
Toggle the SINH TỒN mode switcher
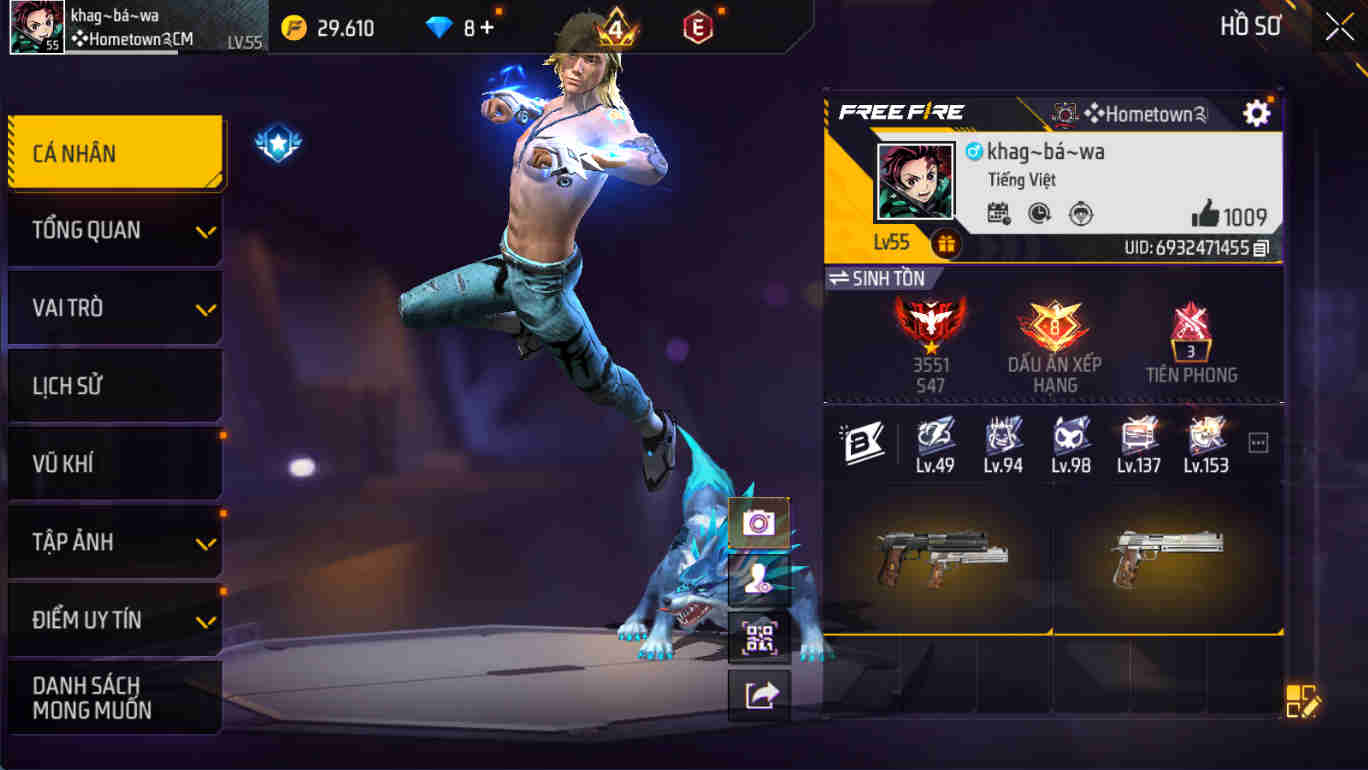[x=878, y=279]
